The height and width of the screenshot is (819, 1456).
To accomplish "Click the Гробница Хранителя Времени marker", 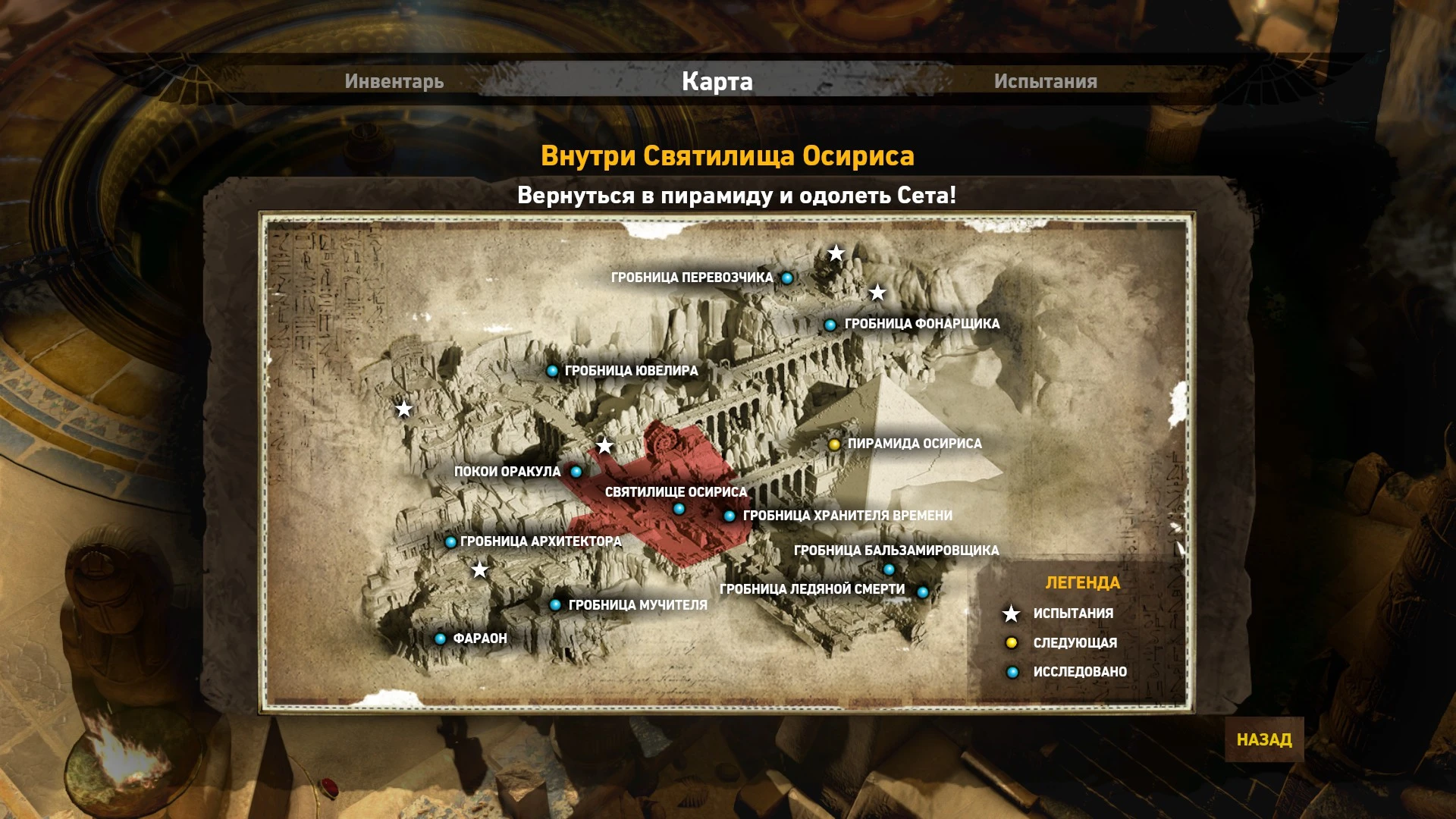I will point(730,514).
